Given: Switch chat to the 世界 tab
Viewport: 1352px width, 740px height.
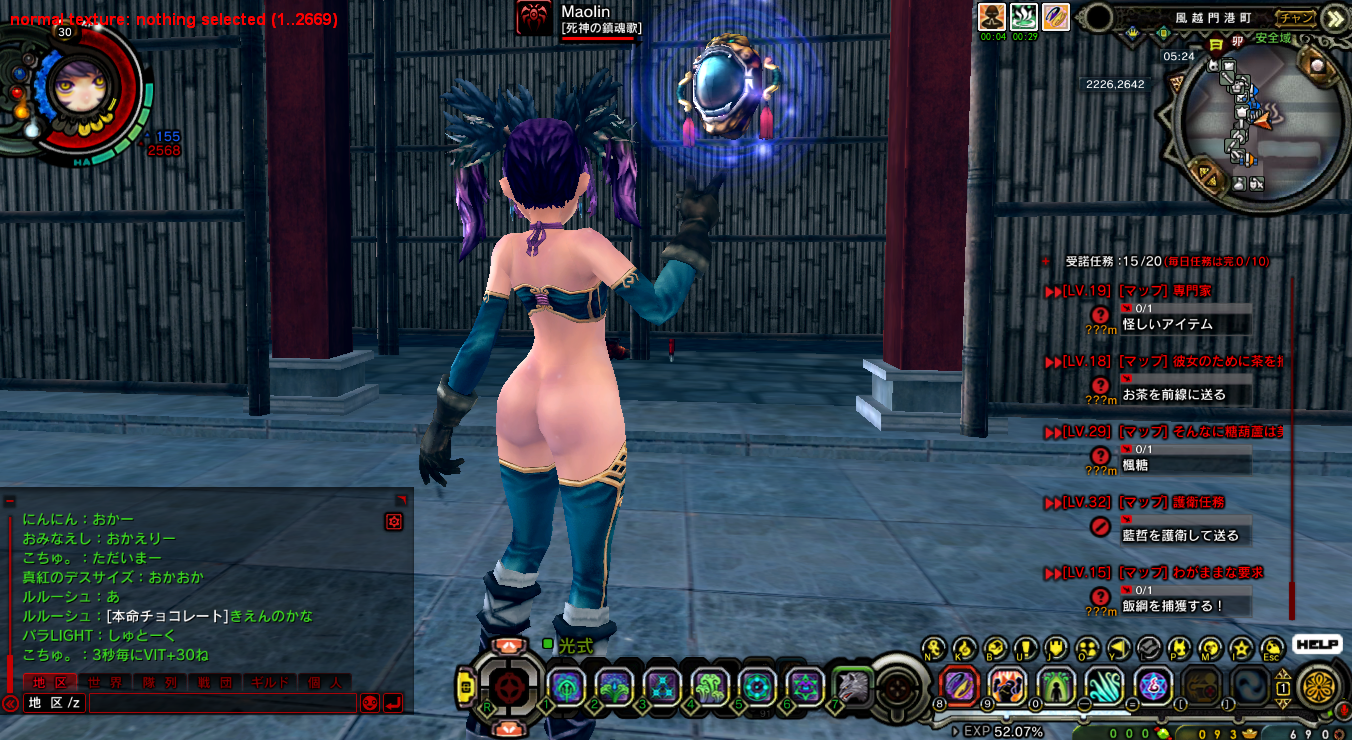Looking at the screenshot, I should [x=105, y=682].
